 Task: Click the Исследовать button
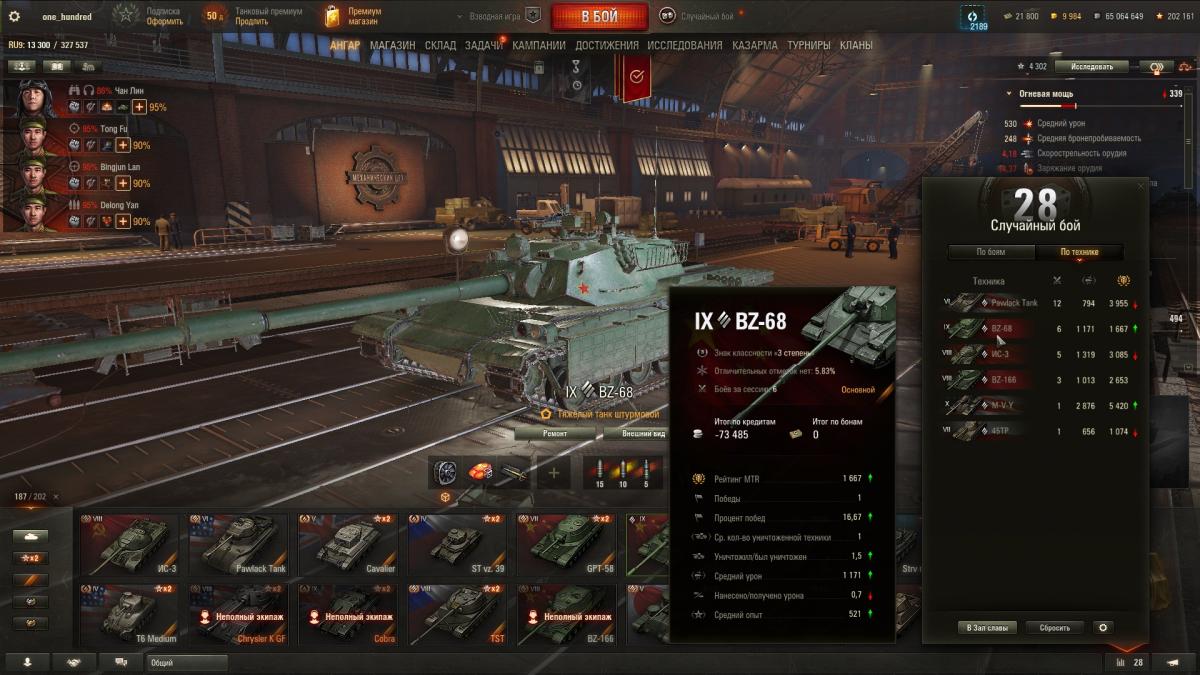(1091, 67)
